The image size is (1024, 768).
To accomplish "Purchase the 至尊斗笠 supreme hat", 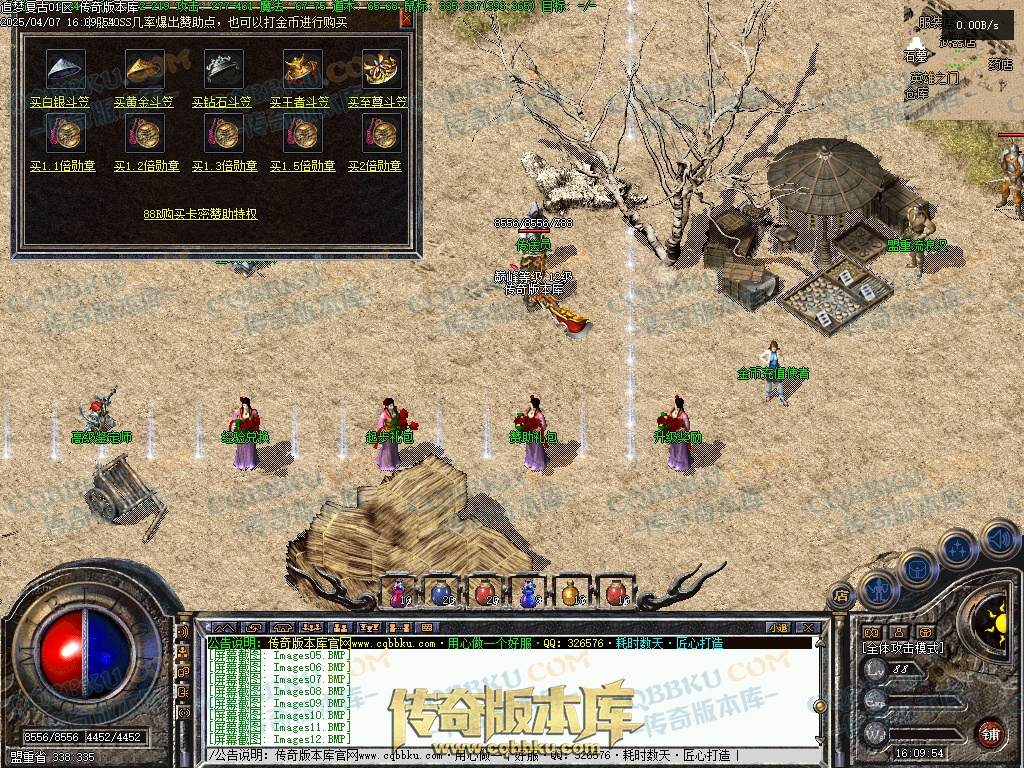I will 379,102.
